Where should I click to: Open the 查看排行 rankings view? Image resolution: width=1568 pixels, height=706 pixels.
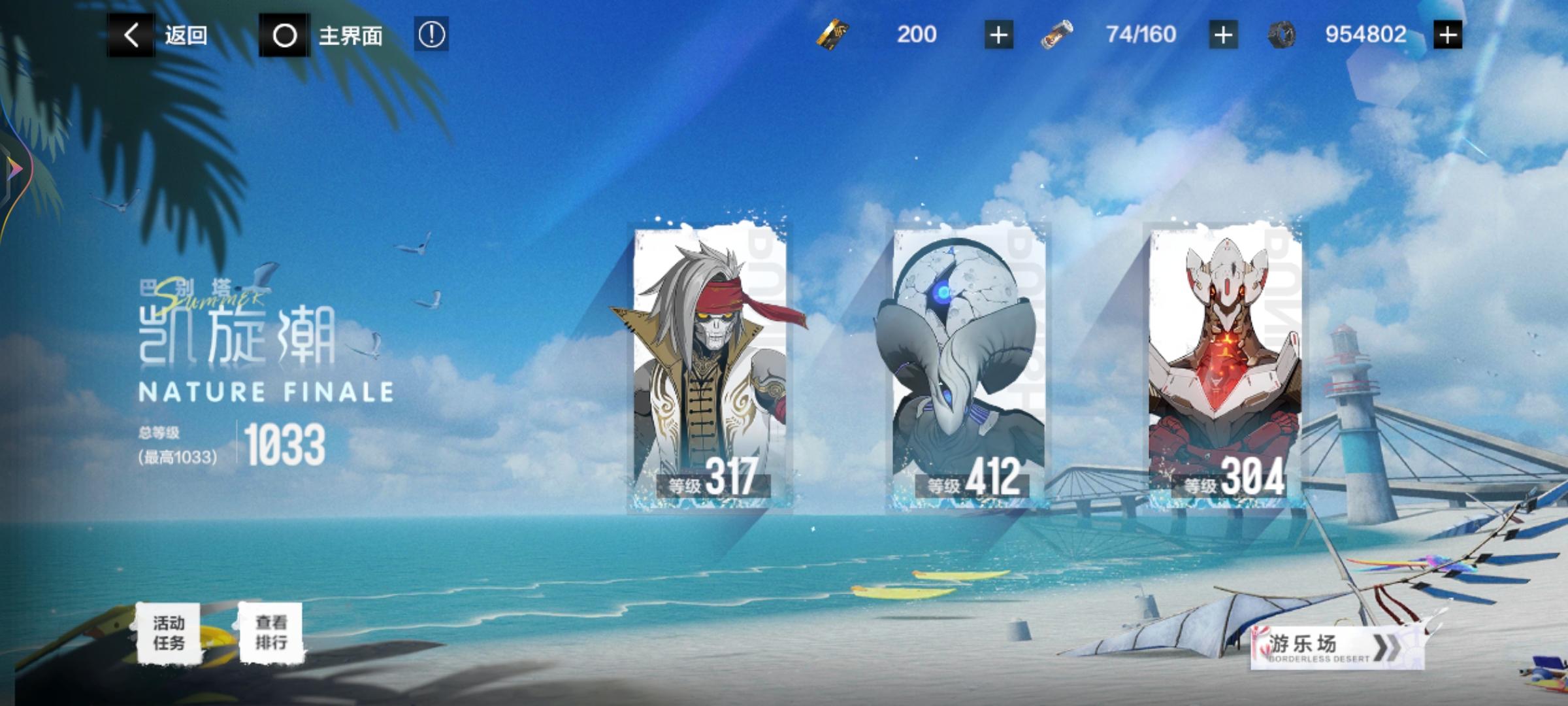coord(273,630)
